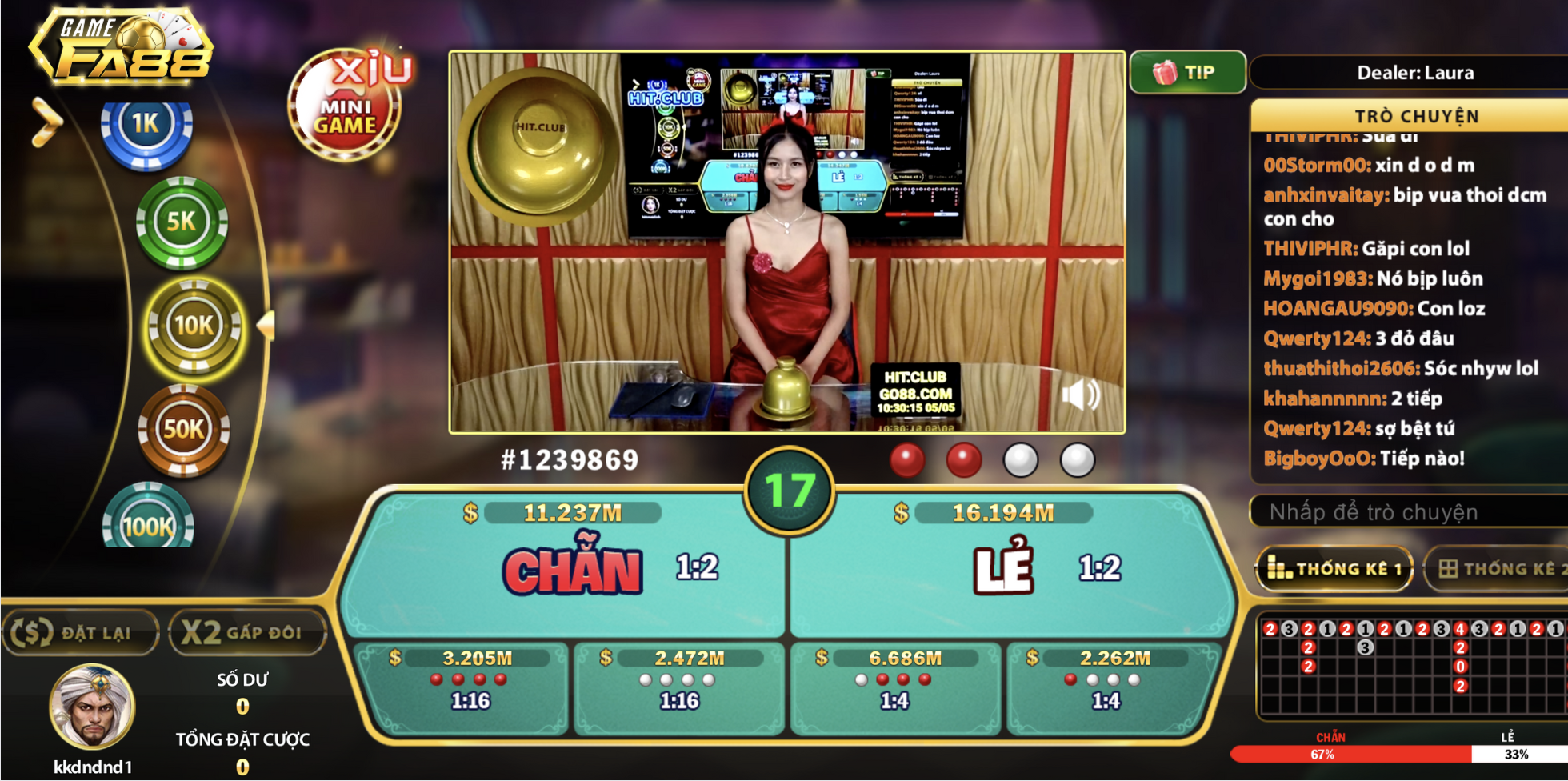Viewport: 1568px width, 781px height.
Task: Switch to the THỐNG KÊ 2 tab
Action: [x=1503, y=569]
